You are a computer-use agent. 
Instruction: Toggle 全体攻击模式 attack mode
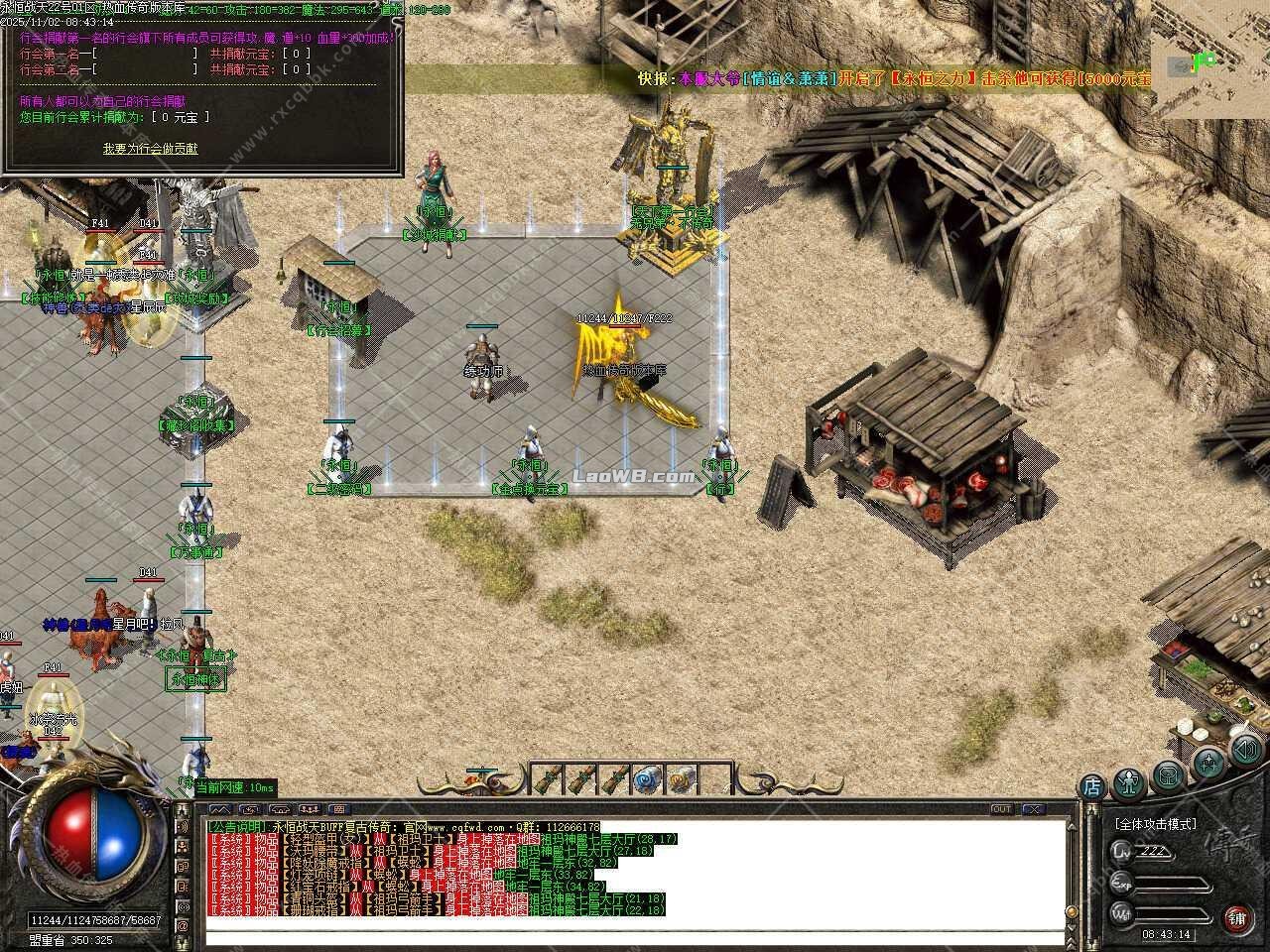[x=1156, y=824]
